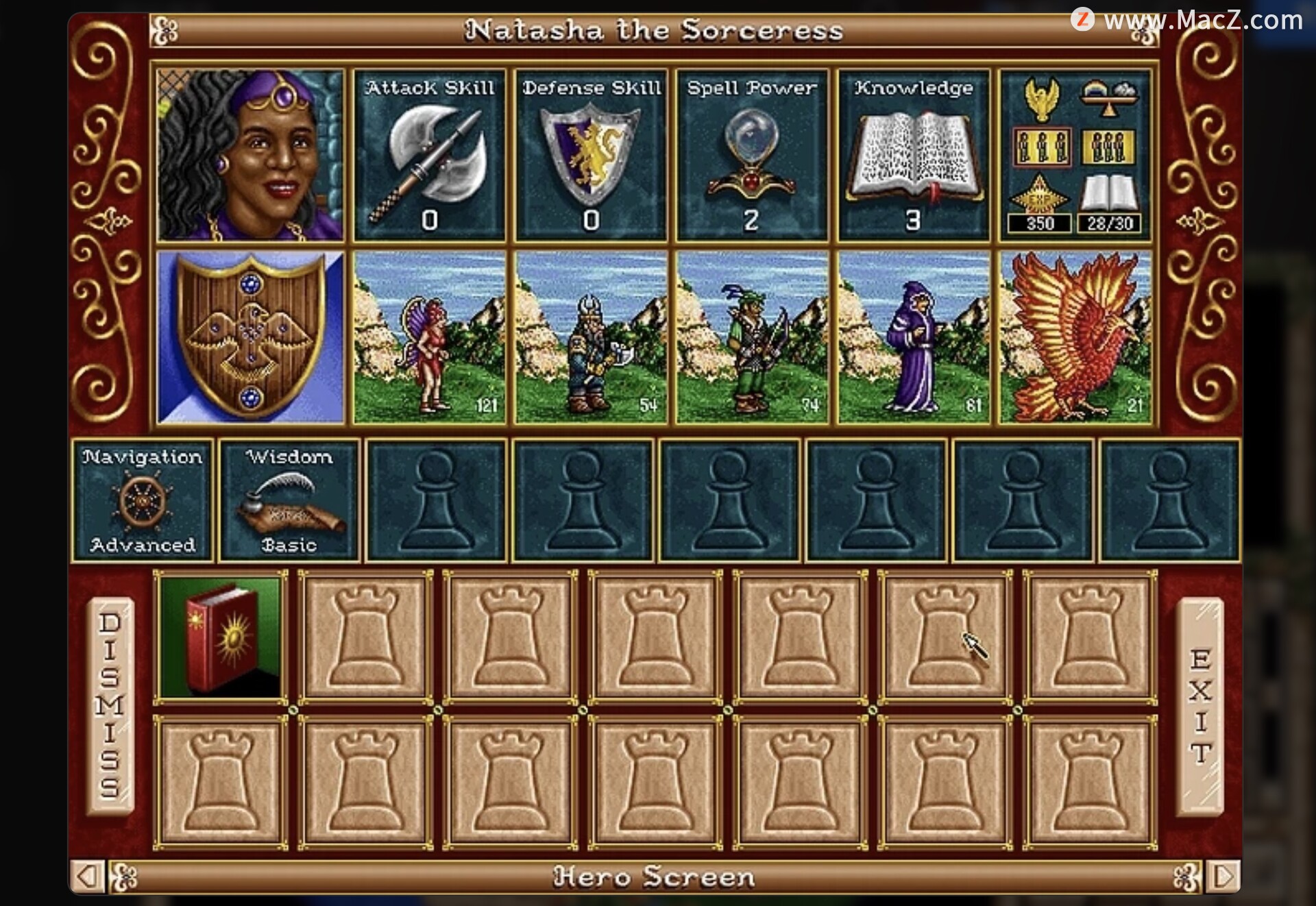Screen dimensions: 1316x906
Task: Select the purple-robed Druid stack
Action: pyautogui.click(x=914, y=337)
